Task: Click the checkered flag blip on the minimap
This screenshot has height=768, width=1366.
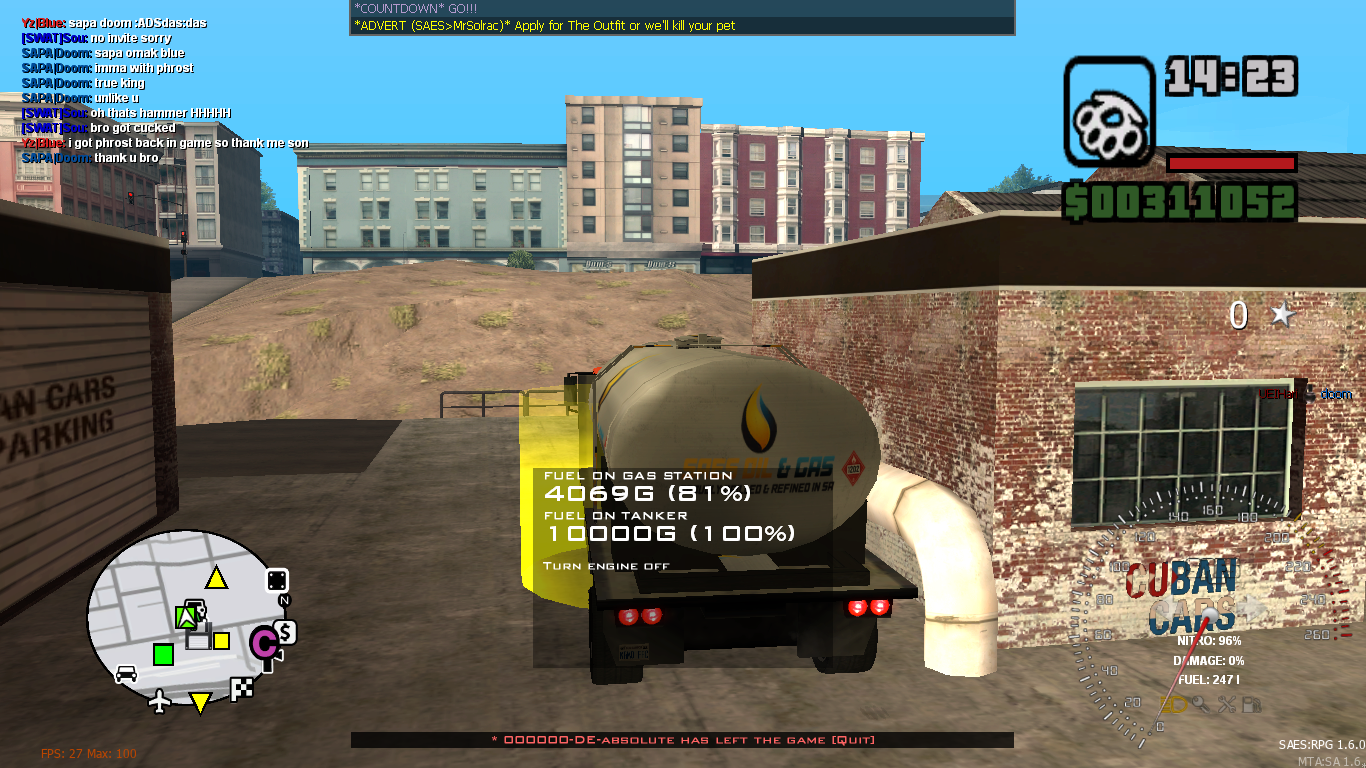Action: click(241, 689)
